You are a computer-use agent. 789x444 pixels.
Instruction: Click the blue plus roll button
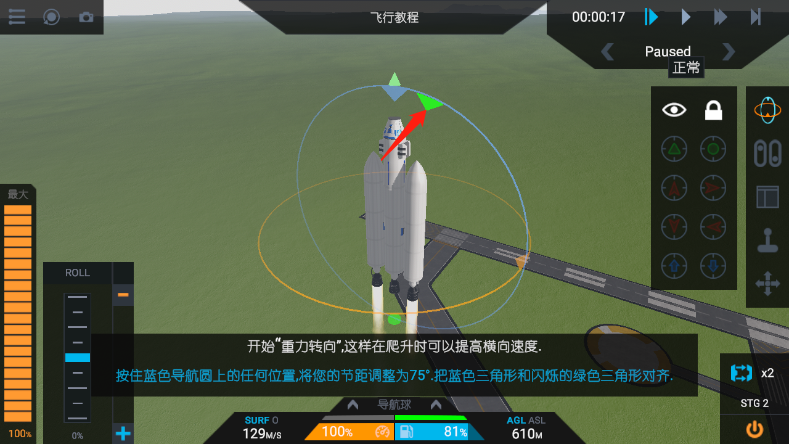[x=123, y=433]
